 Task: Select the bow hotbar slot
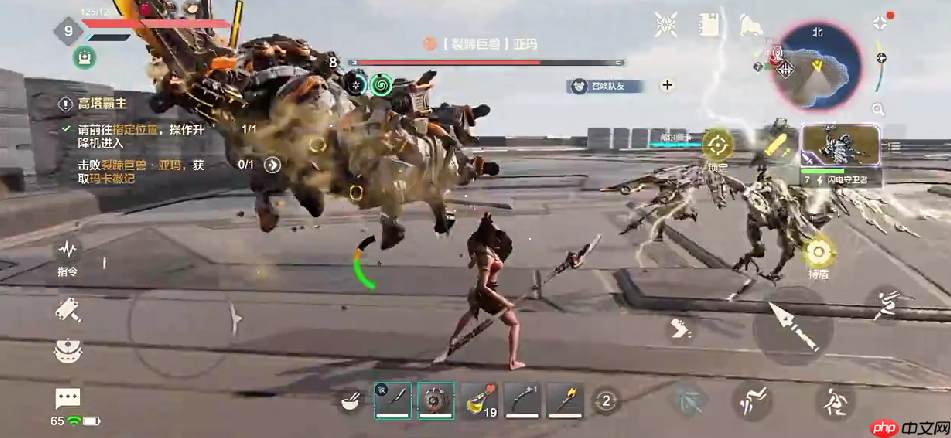[522, 401]
